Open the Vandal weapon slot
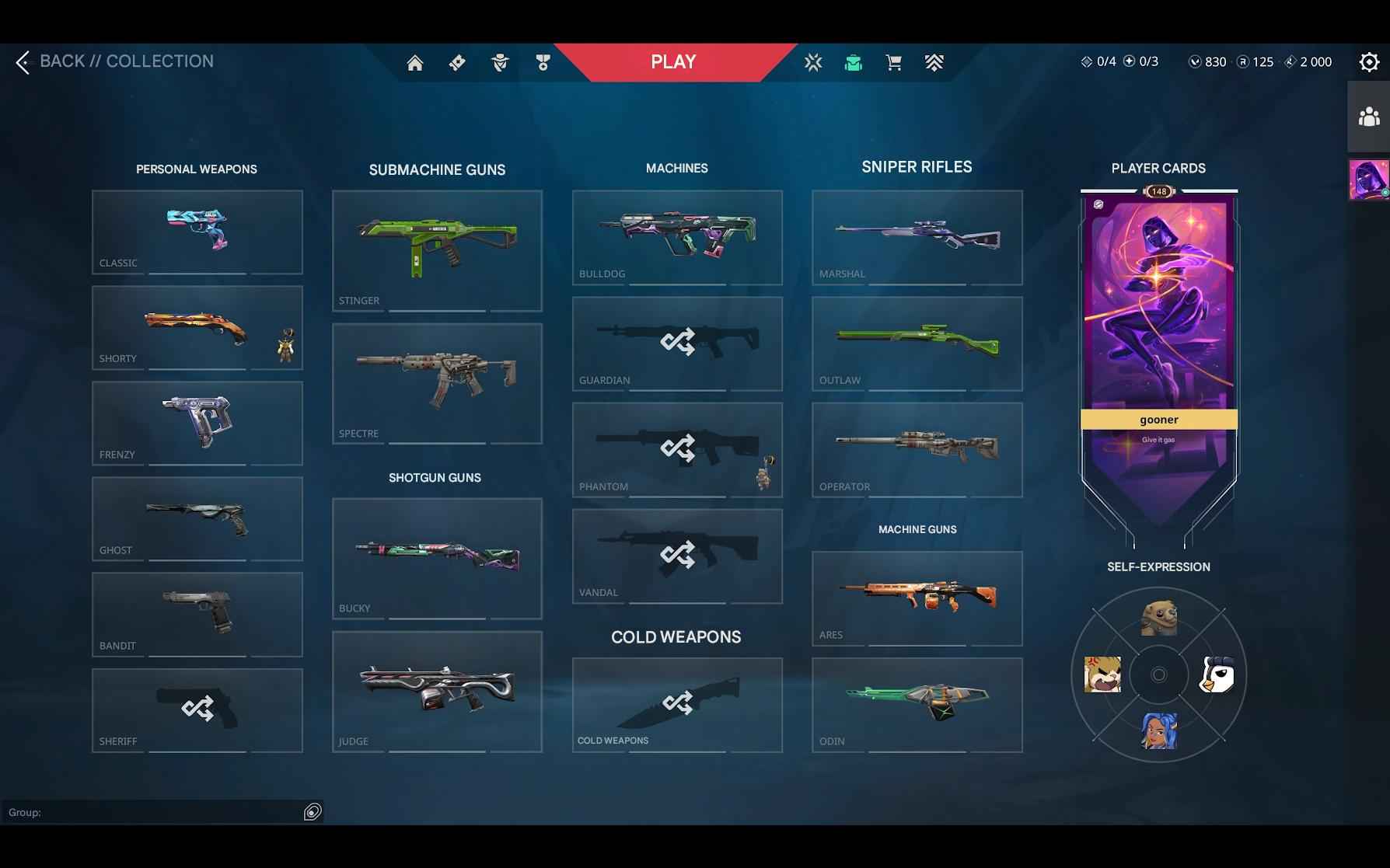Viewport: 1390px width, 868px height. [x=676, y=556]
